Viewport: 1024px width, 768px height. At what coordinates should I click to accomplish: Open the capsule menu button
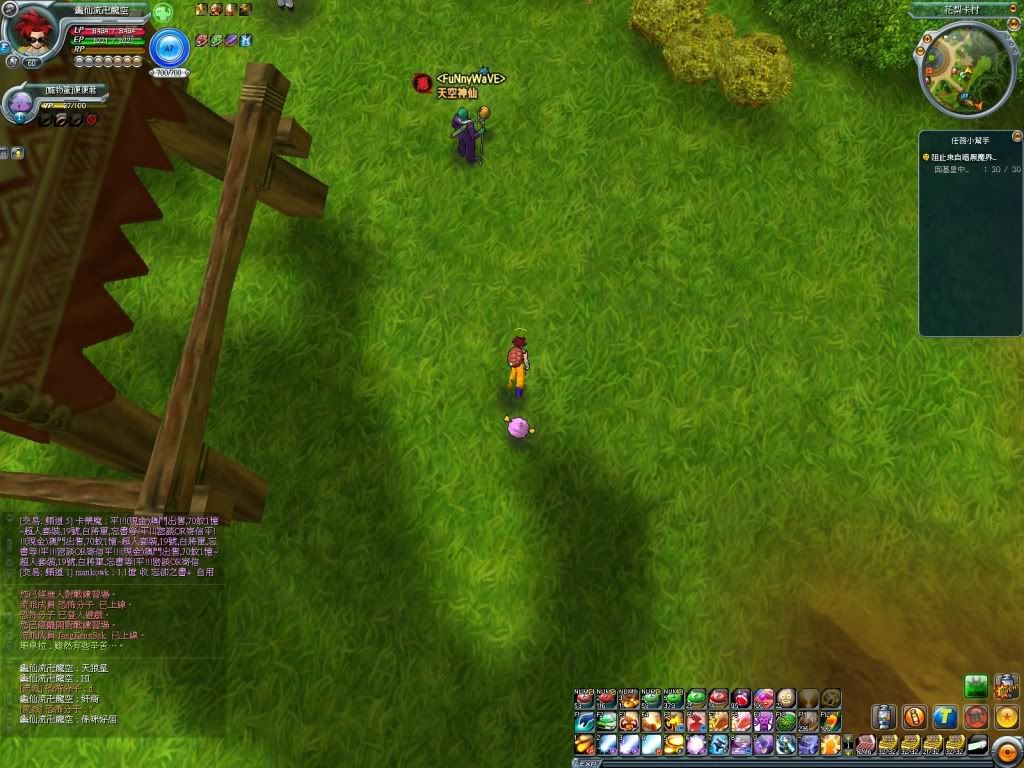pos(884,717)
